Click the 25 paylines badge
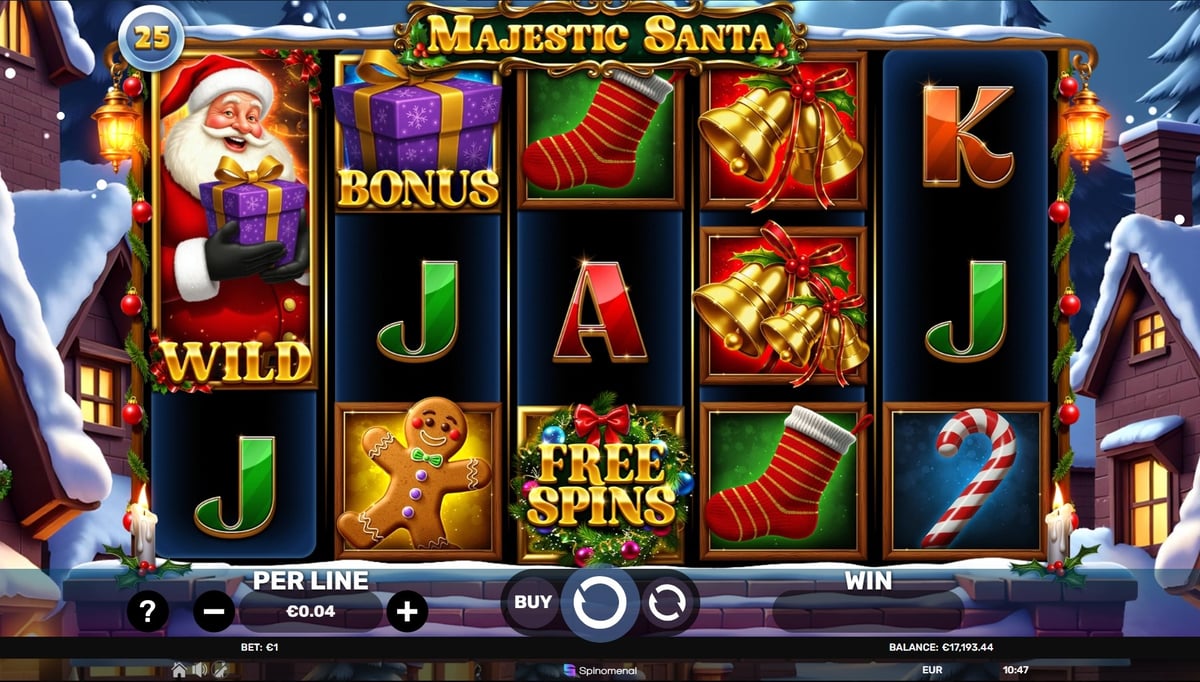This screenshot has width=1200, height=682. [149, 40]
